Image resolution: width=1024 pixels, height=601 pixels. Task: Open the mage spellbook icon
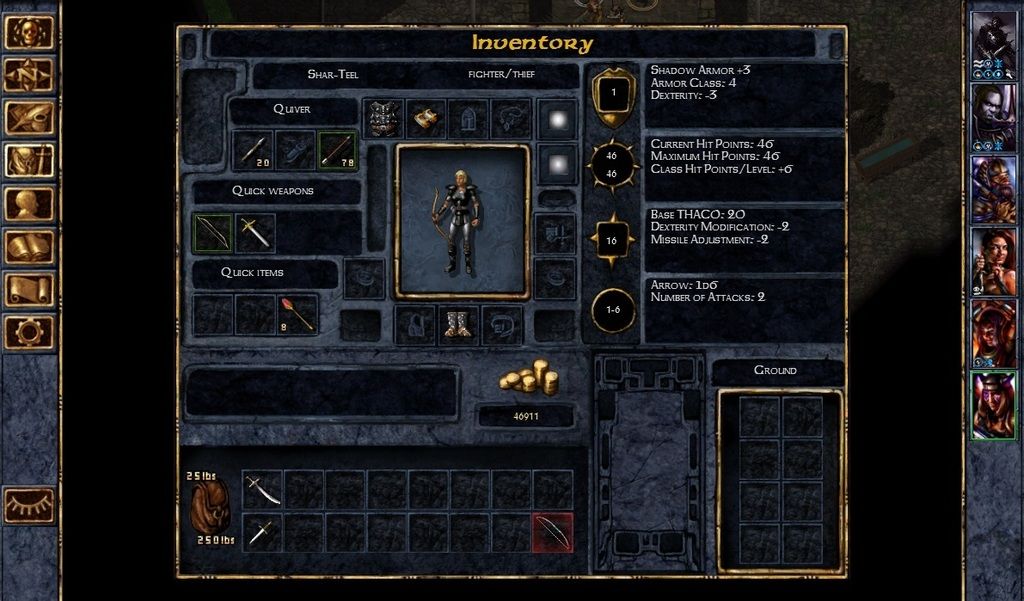tap(29, 246)
